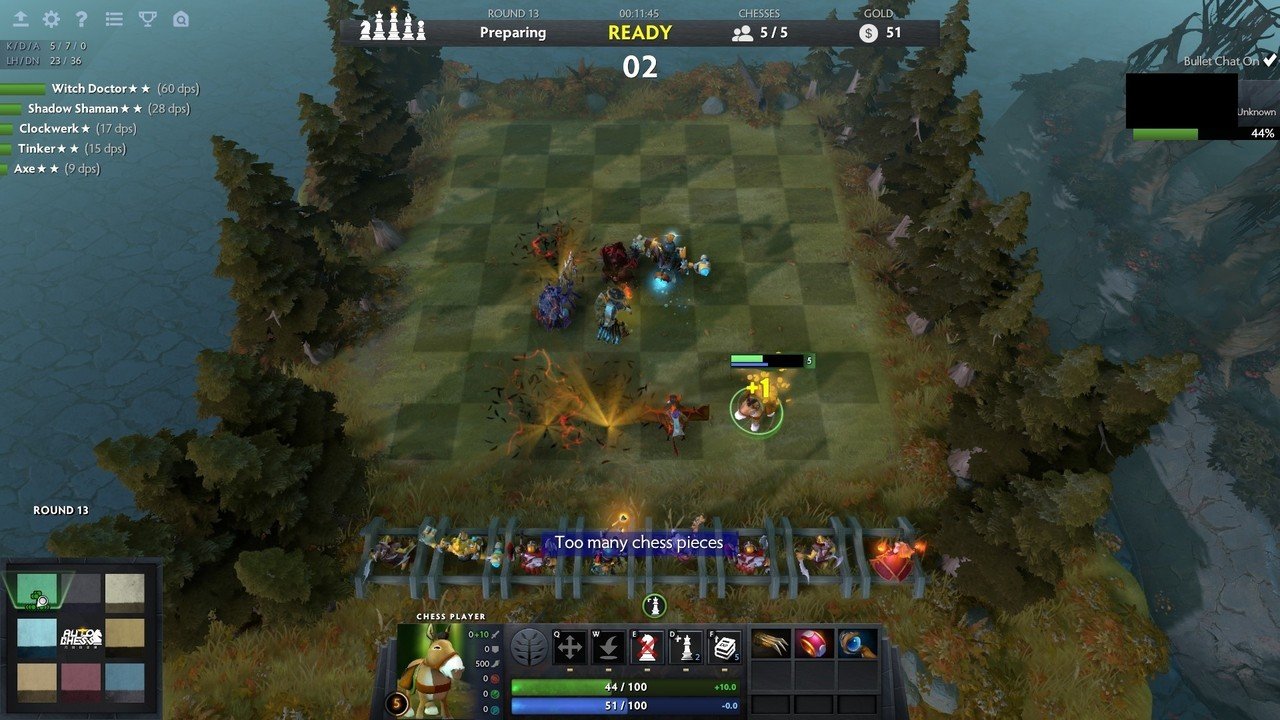Select the Q piece-movement ability icon
The width and height of the screenshot is (1280, 720).
point(570,645)
